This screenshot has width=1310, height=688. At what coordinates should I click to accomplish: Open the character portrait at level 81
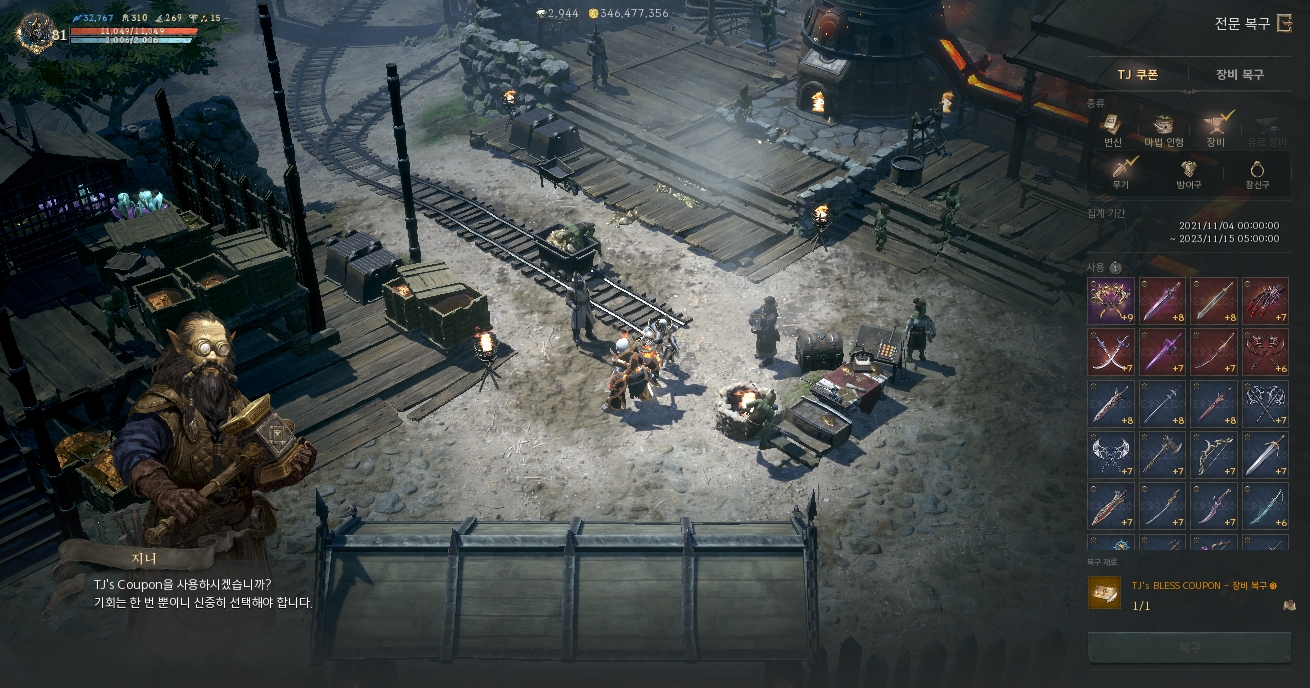pyautogui.click(x=36, y=32)
